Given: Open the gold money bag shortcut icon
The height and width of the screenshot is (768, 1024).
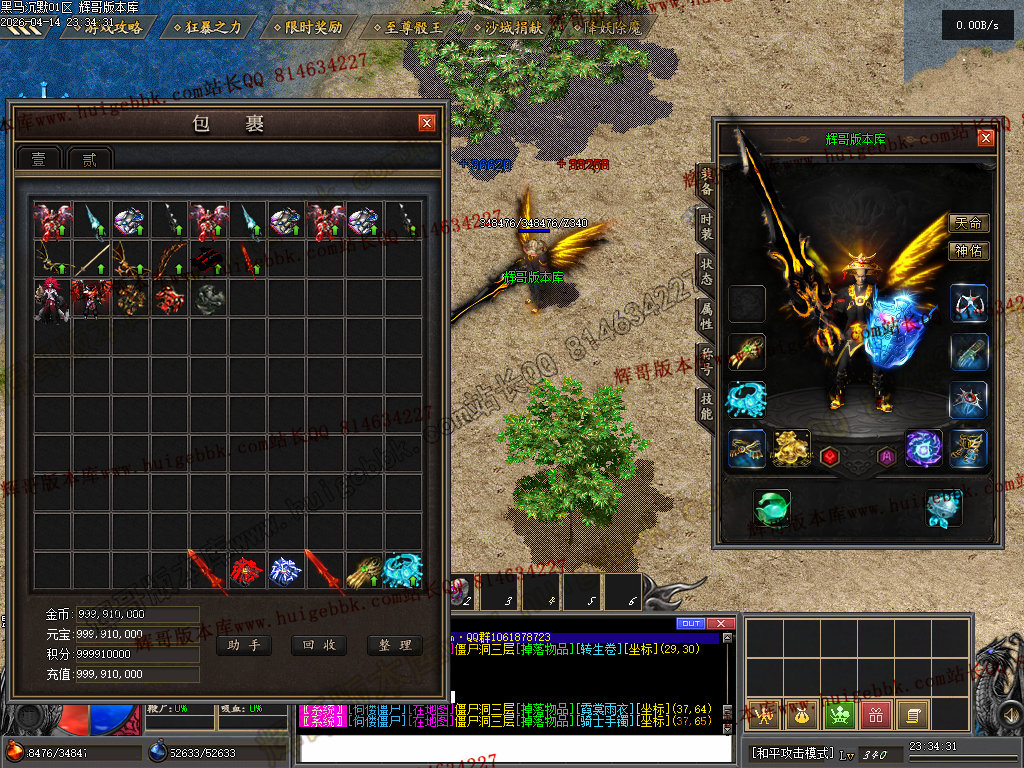Looking at the screenshot, I should [801, 714].
